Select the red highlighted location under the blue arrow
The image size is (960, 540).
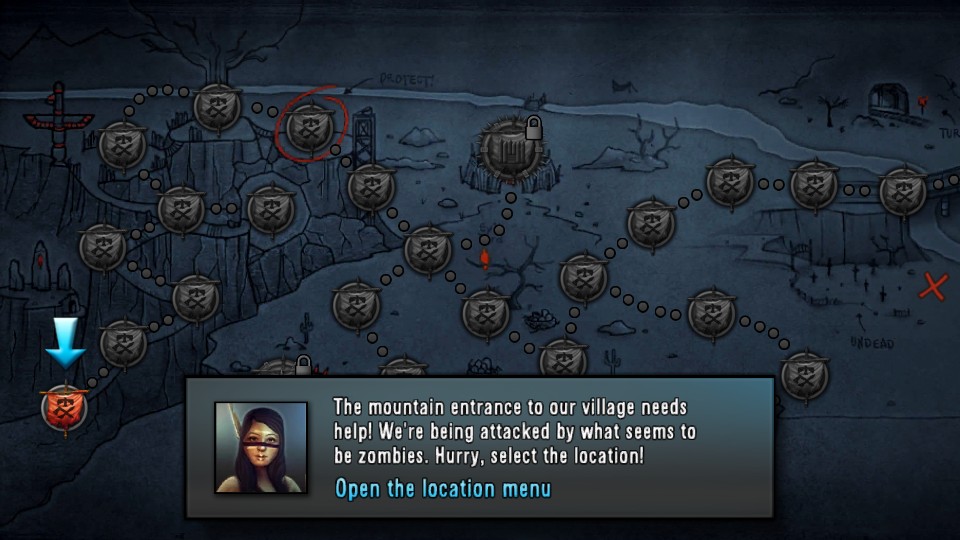[x=65, y=408]
